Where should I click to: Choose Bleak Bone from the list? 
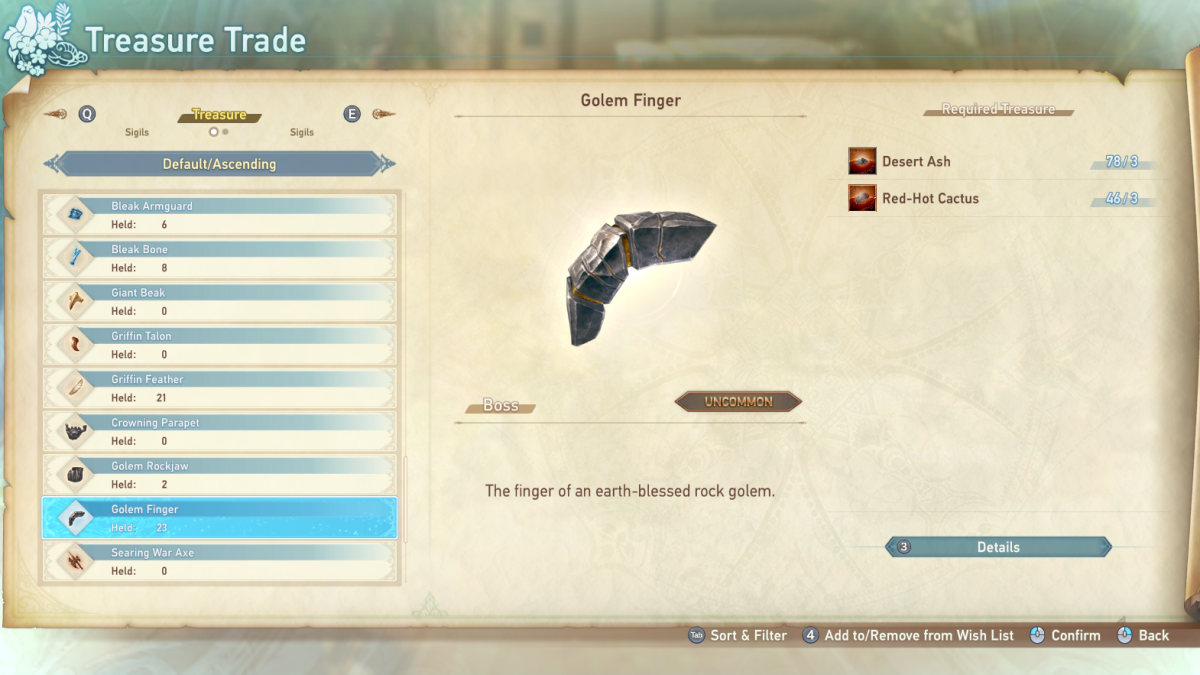pyautogui.click(x=219, y=258)
